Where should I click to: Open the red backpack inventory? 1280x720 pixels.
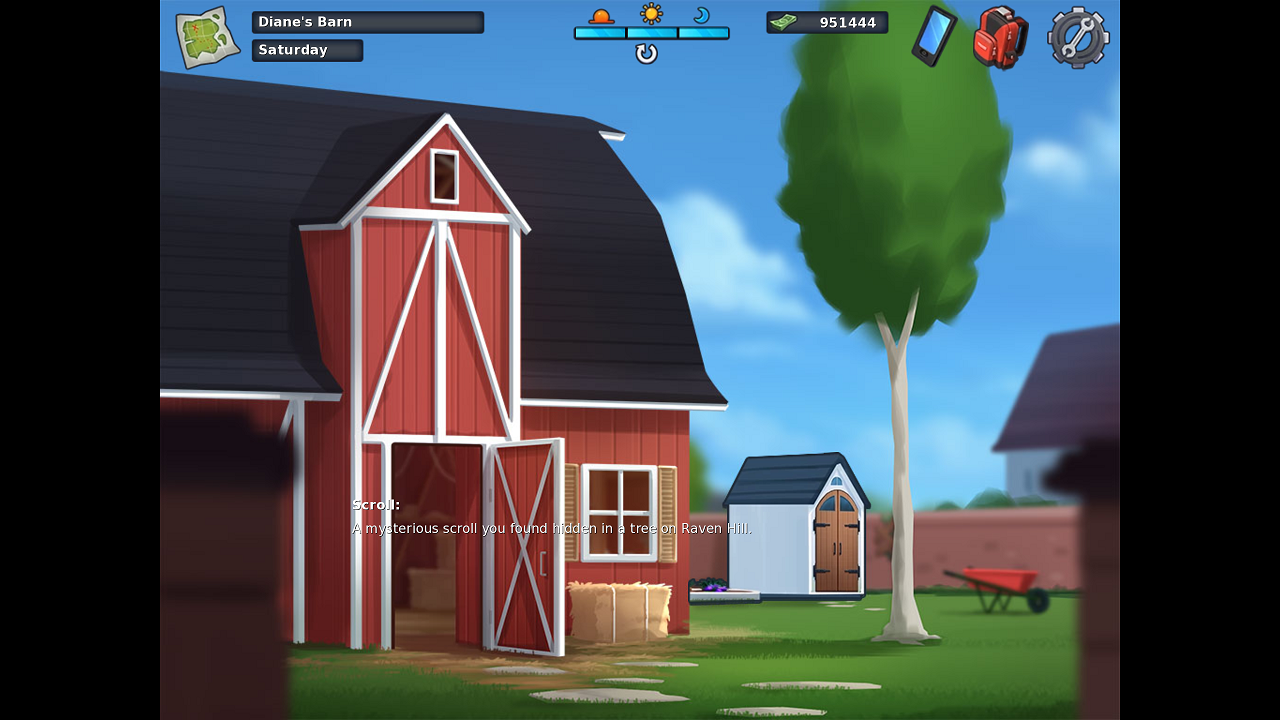[1000, 37]
